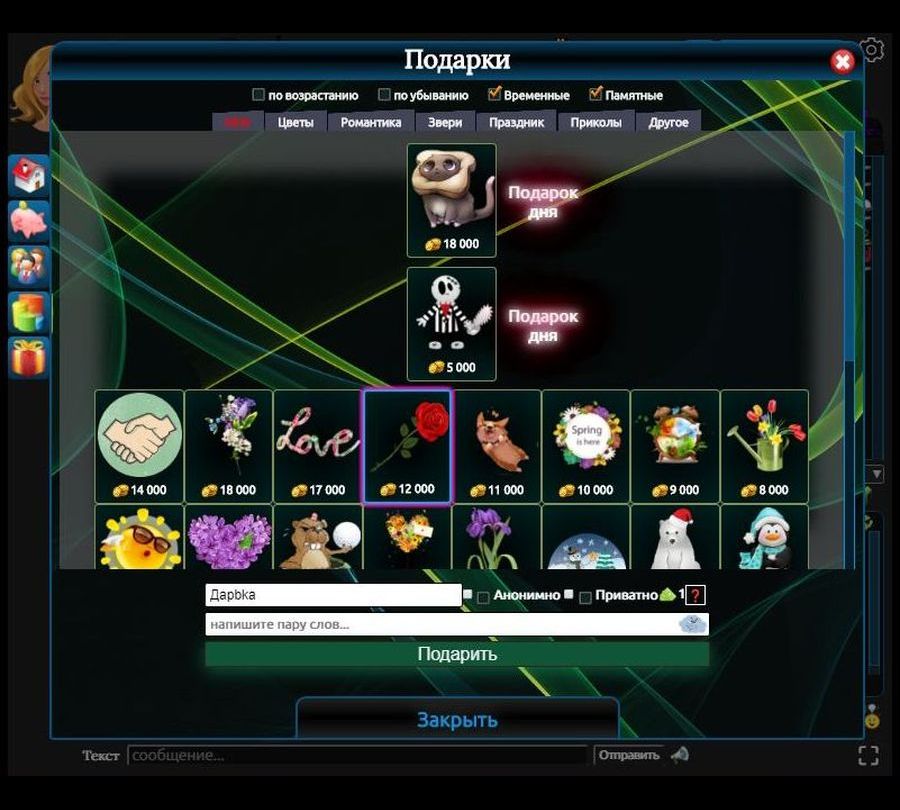
Task: Select the pink Love lettering gift
Action: tap(318, 445)
